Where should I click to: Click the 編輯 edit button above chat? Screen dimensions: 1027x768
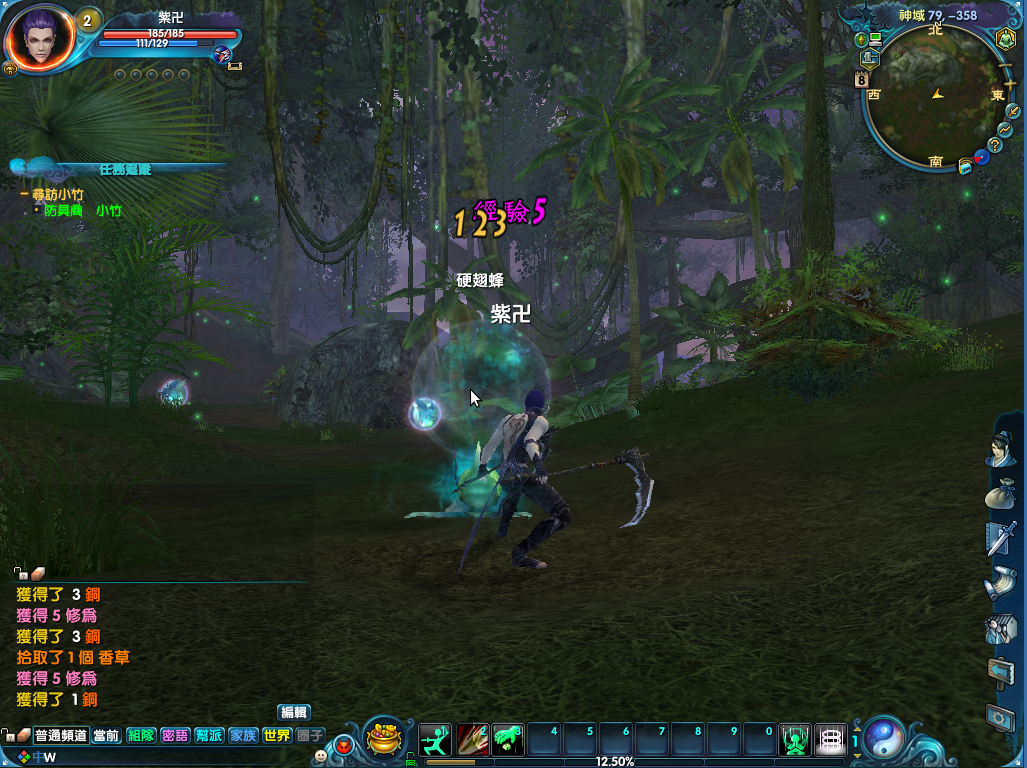click(293, 712)
